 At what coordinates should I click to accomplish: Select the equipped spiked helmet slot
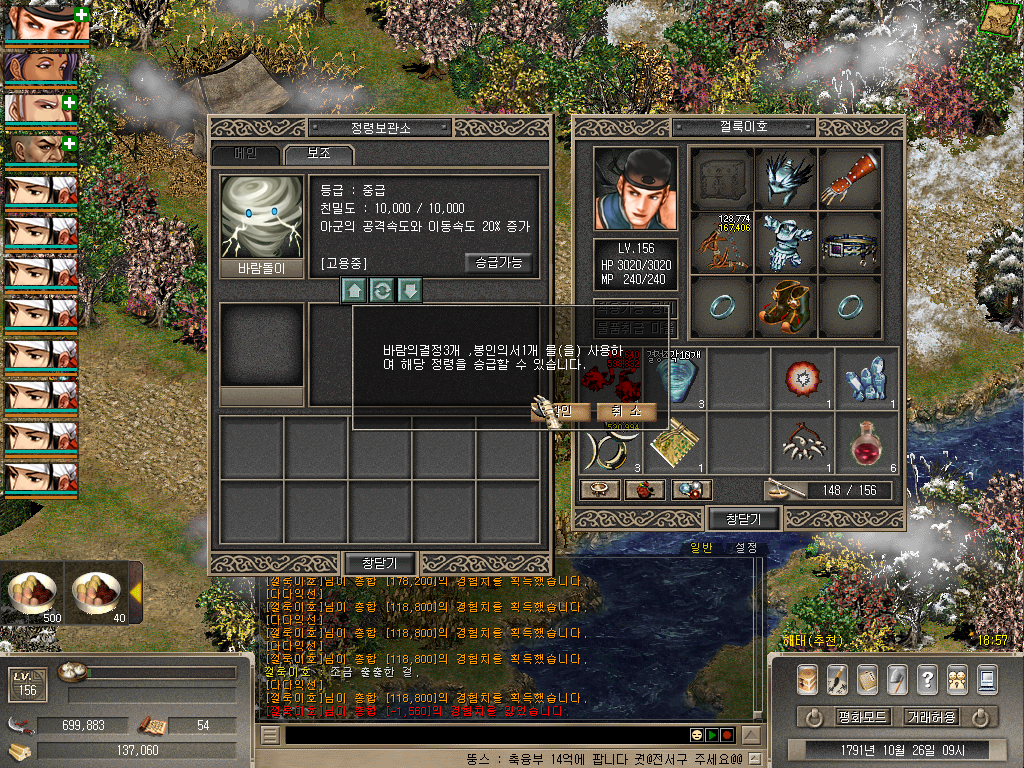coord(785,179)
